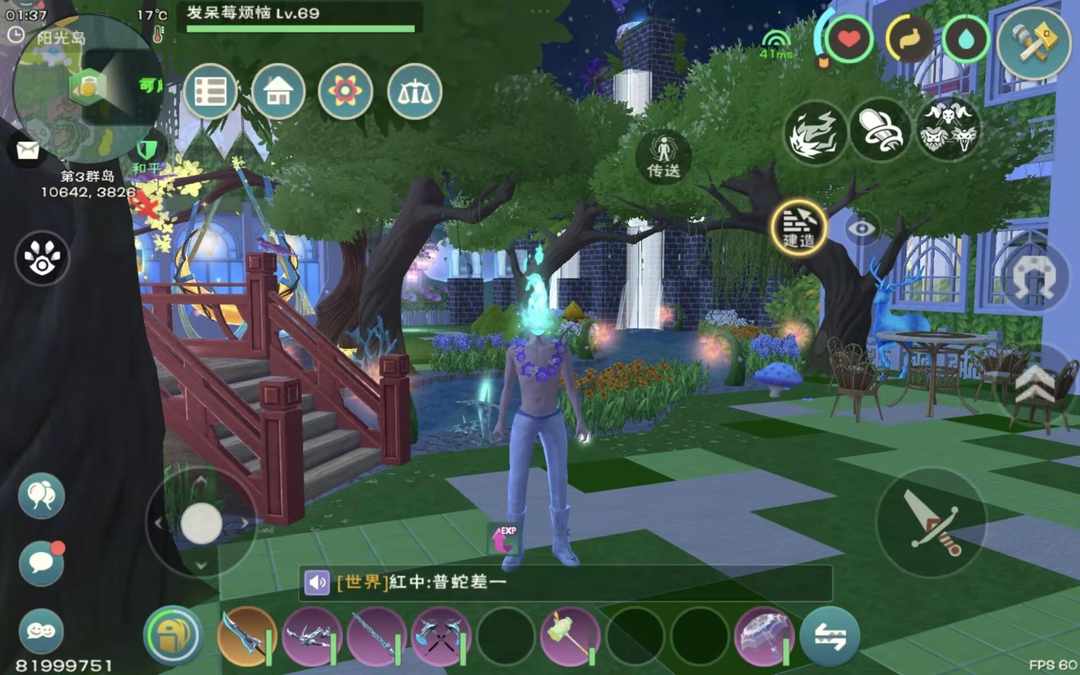
Task: Attack with the sword button
Action: point(931,522)
